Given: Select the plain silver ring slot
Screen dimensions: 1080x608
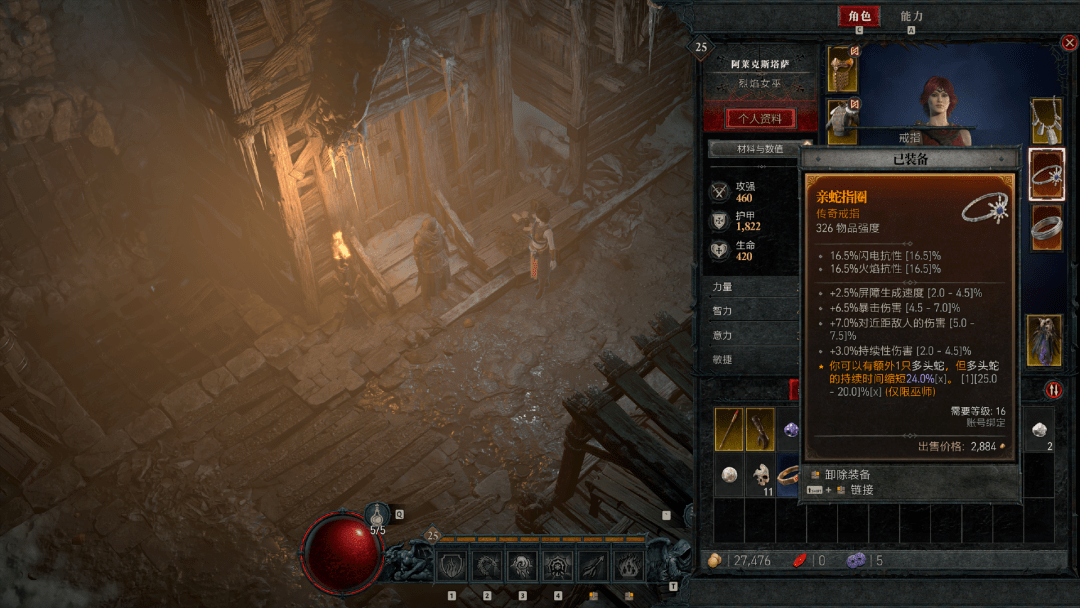Looking at the screenshot, I should (x=1046, y=227).
